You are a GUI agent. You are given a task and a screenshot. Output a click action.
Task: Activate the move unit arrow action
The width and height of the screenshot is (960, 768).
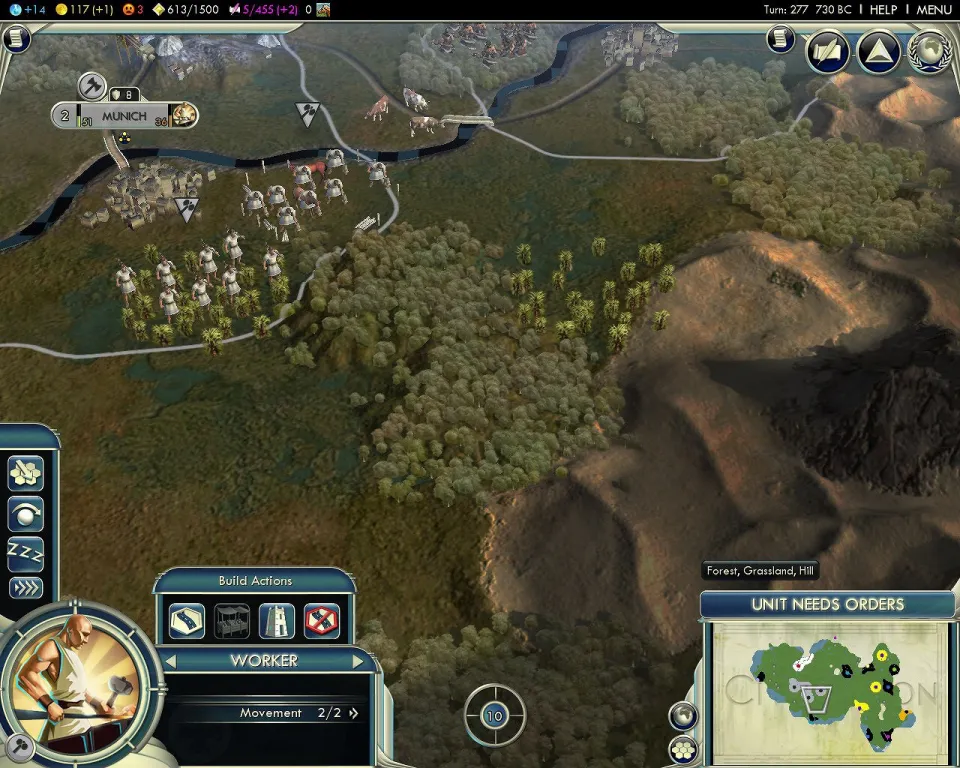[25, 513]
